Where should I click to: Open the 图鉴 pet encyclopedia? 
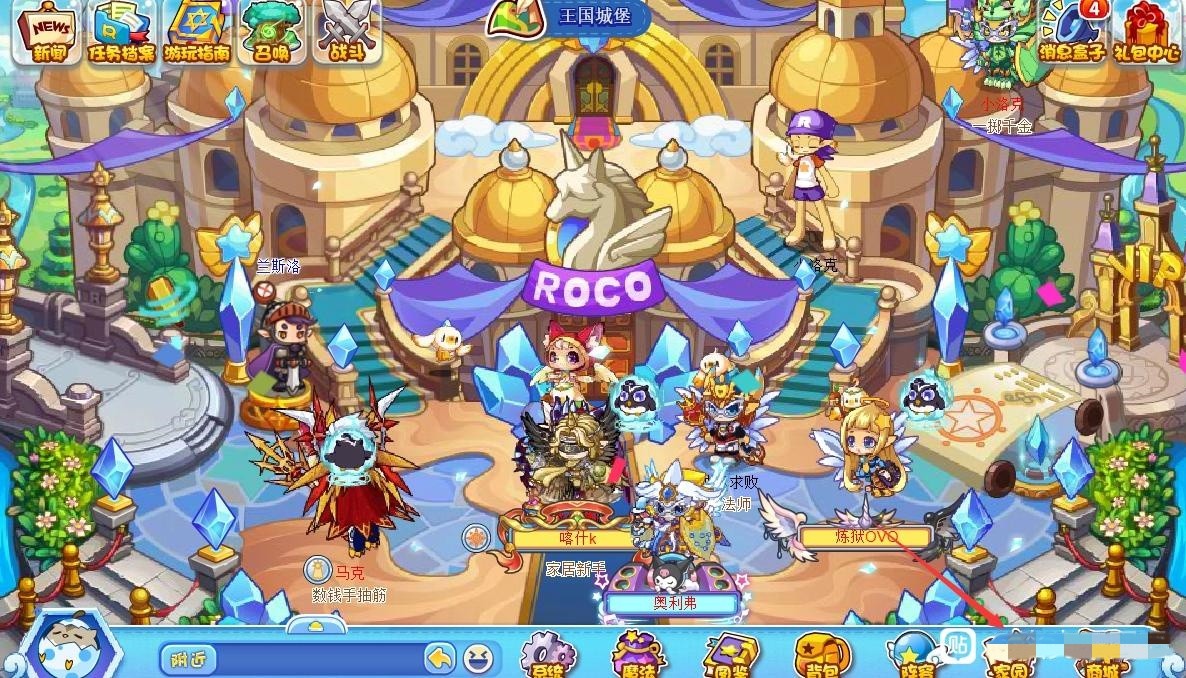pyautogui.click(x=730, y=657)
